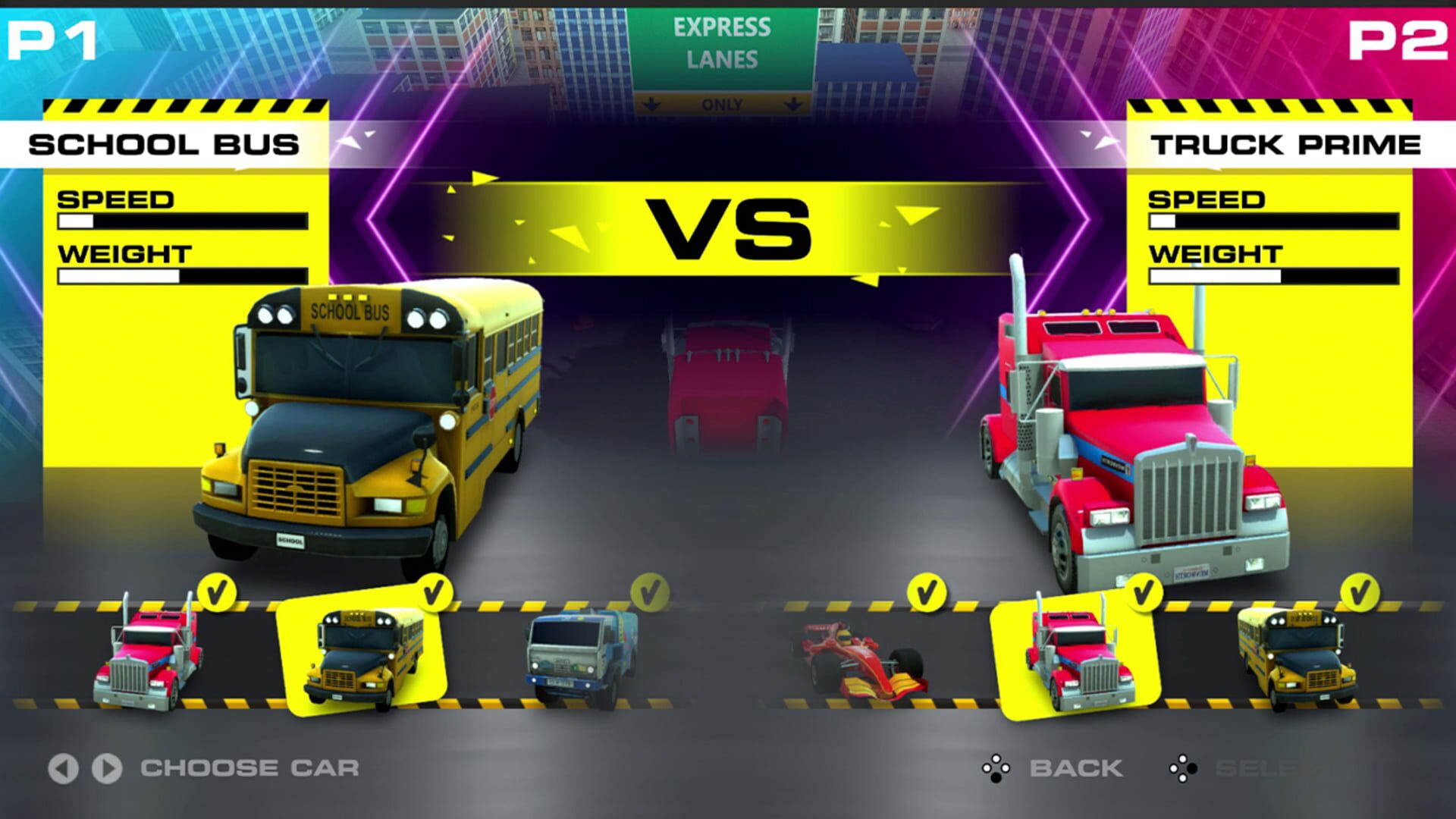The height and width of the screenshot is (819, 1456).
Task: Click the right arrow to cycle vehicles
Action: pyautogui.click(x=108, y=767)
